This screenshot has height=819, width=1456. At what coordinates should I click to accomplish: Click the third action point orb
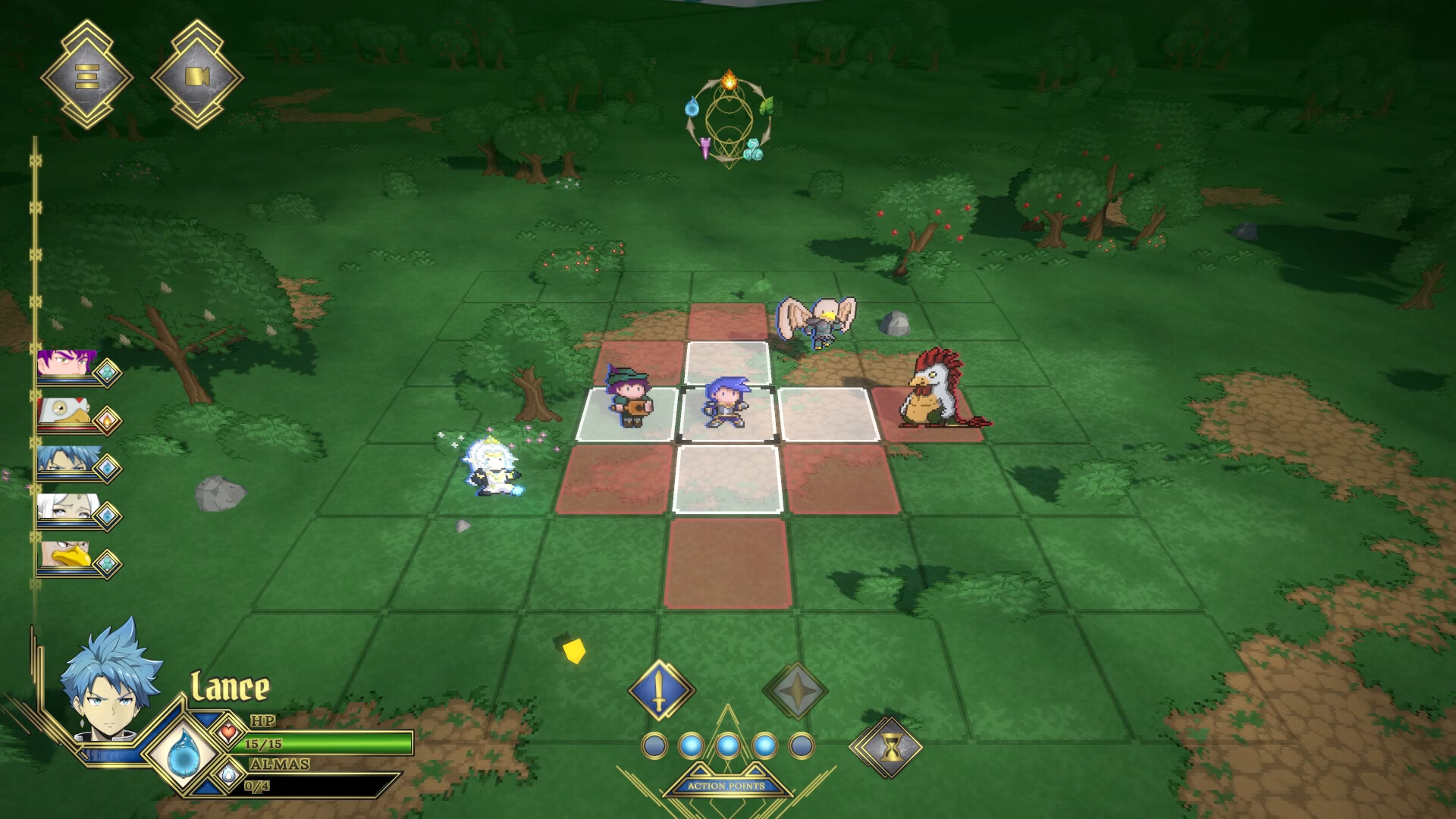(x=728, y=744)
